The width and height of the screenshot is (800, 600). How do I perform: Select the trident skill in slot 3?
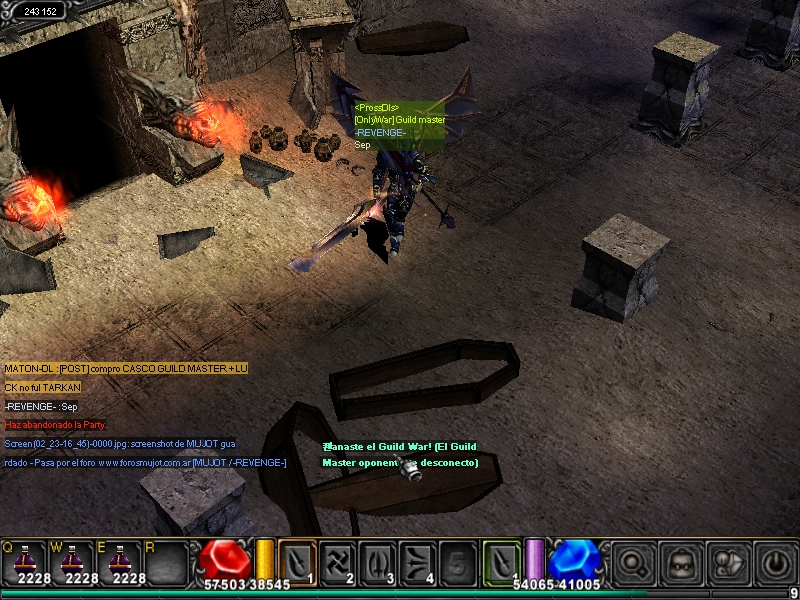[379, 561]
